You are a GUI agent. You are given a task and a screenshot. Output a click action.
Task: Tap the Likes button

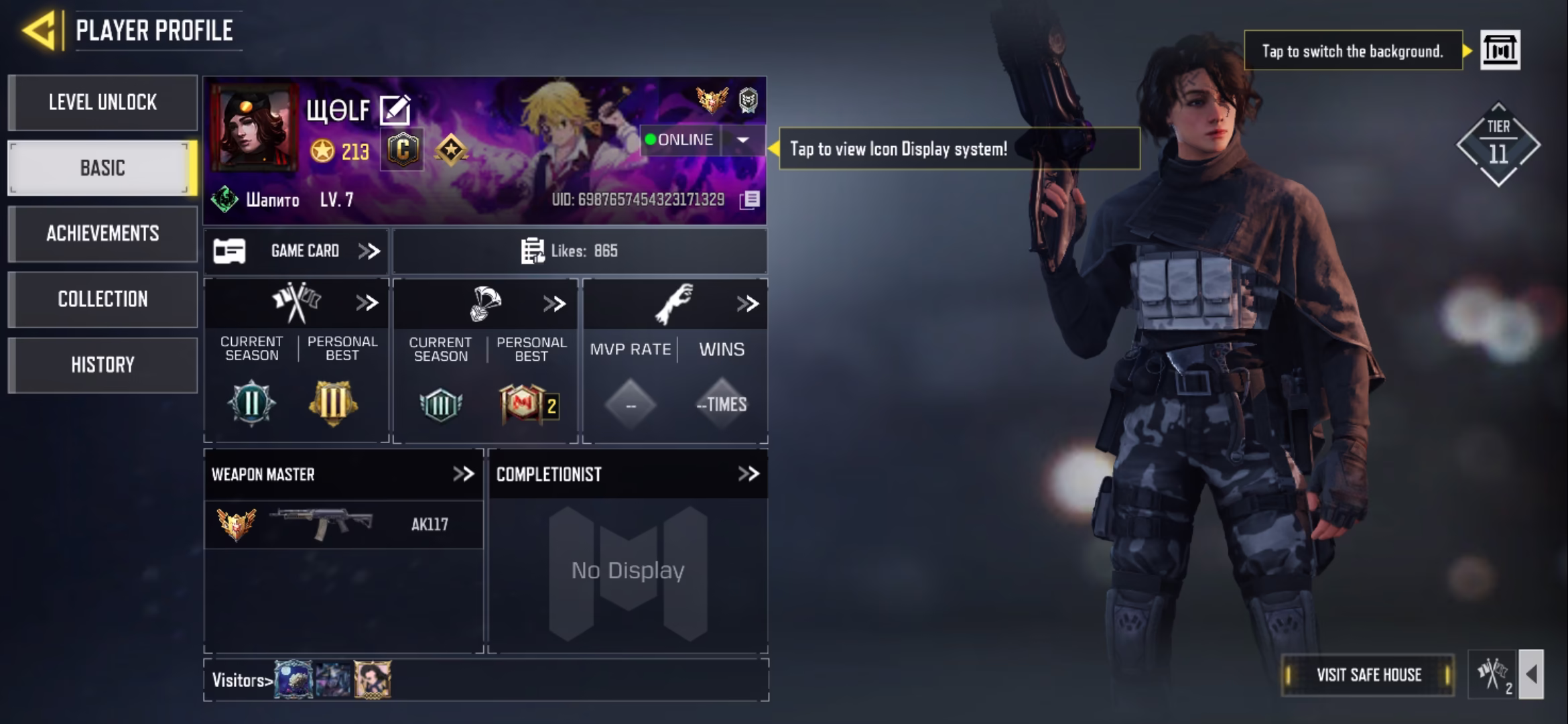[579, 251]
